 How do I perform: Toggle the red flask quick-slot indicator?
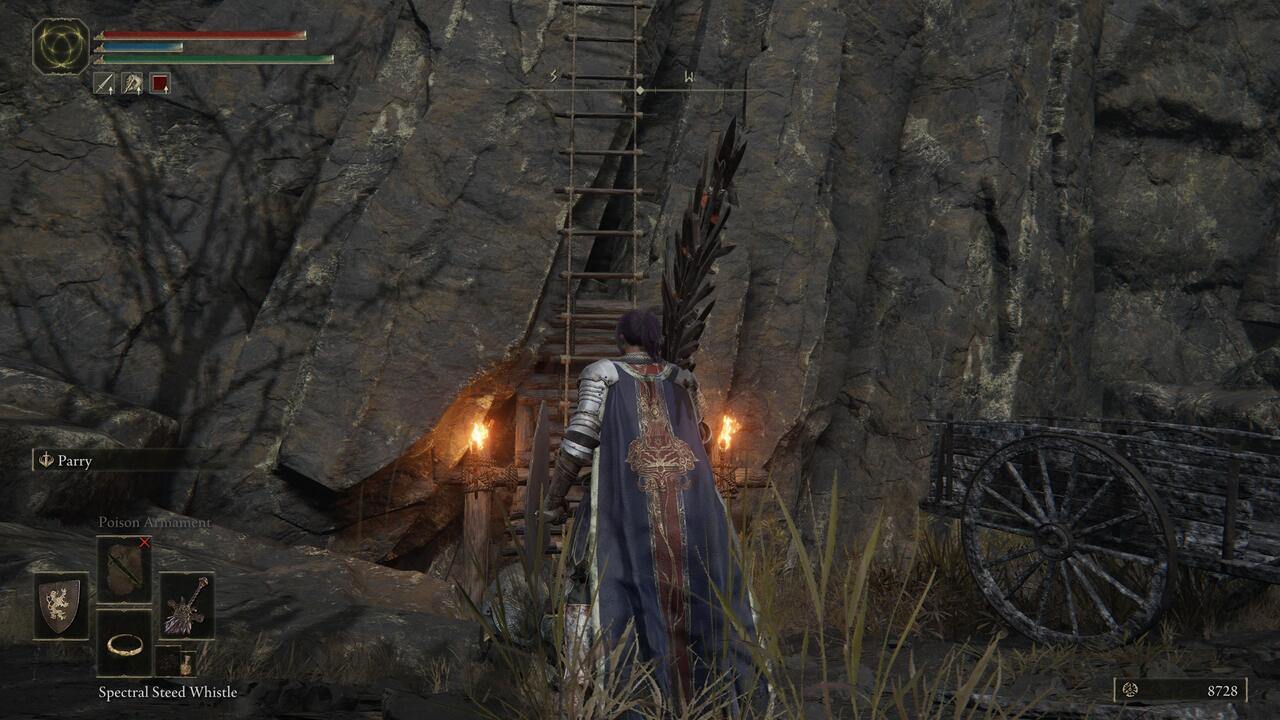click(x=159, y=83)
